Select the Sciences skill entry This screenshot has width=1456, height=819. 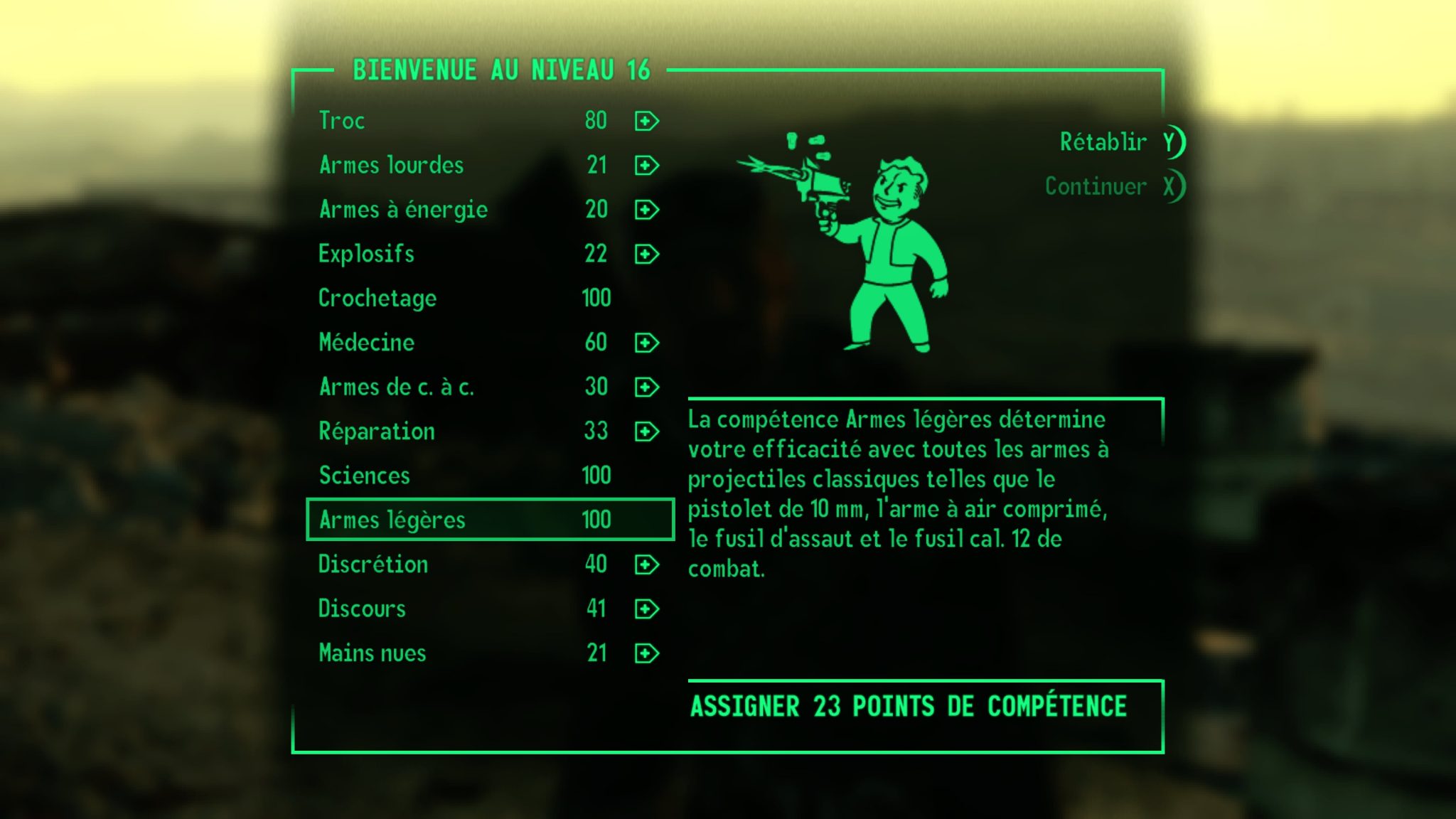coord(364,476)
